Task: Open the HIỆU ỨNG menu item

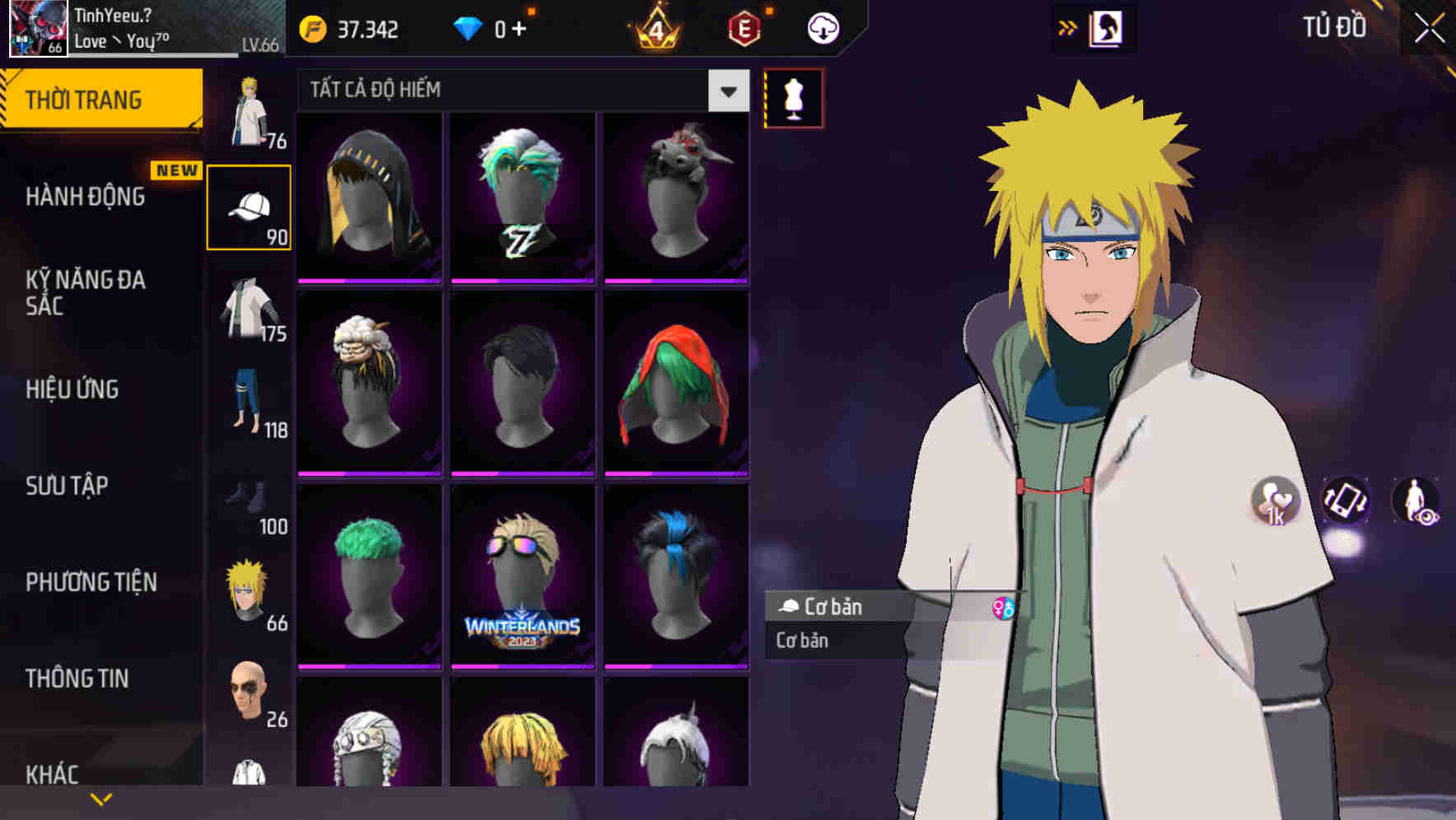Action: [72, 389]
